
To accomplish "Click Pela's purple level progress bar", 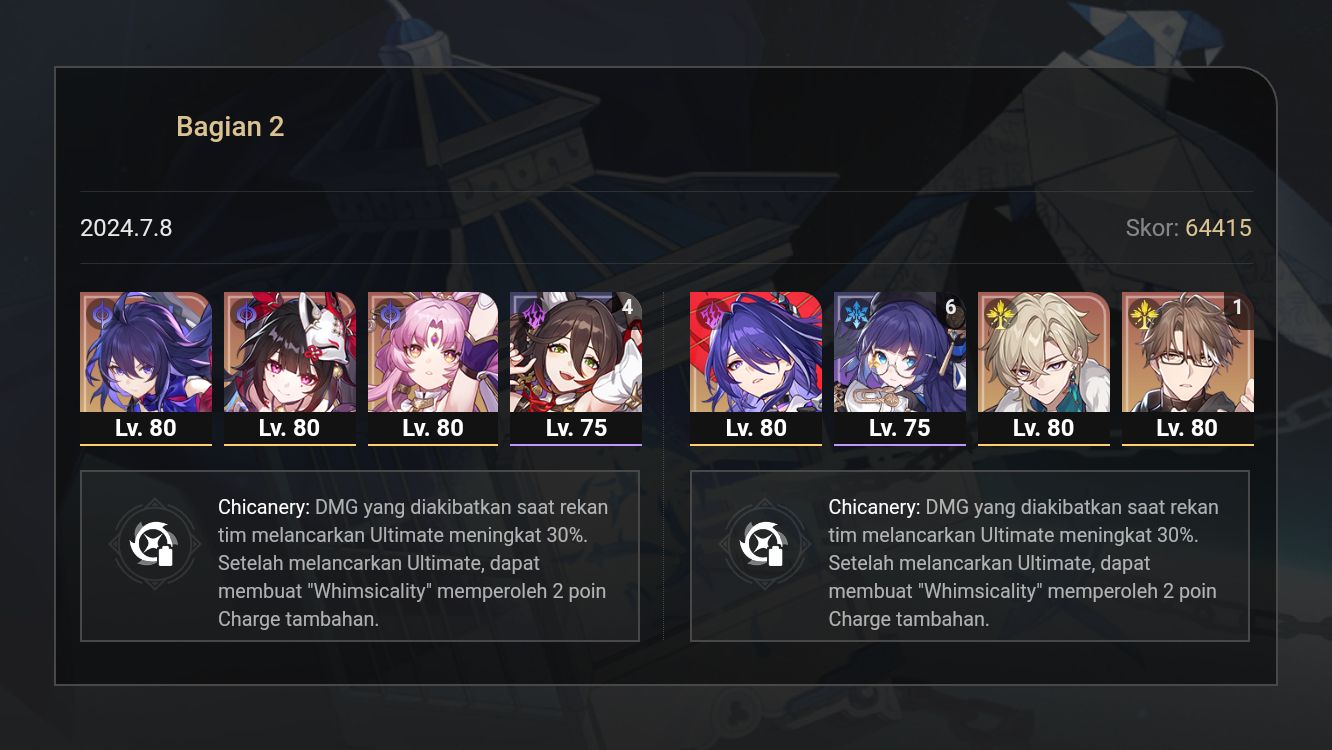I will pyautogui.click(x=900, y=443).
